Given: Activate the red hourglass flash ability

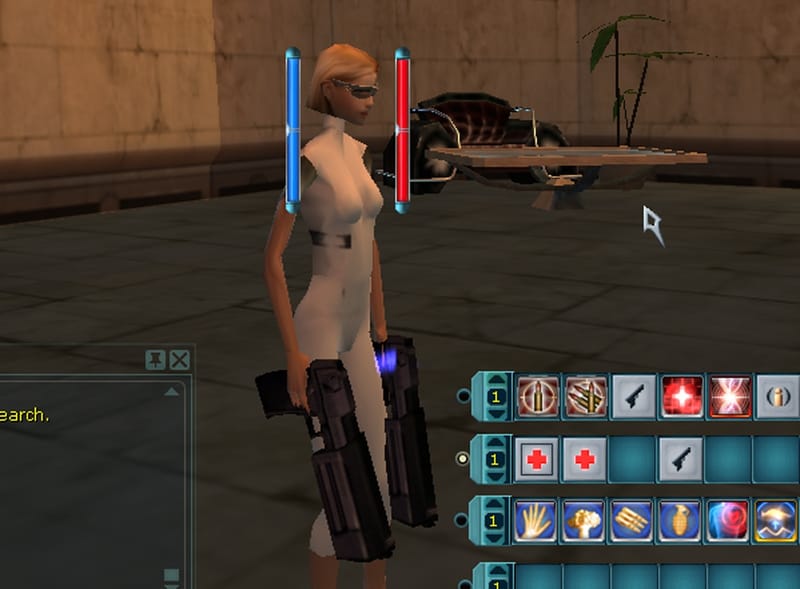Looking at the screenshot, I should click(x=730, y=397).
